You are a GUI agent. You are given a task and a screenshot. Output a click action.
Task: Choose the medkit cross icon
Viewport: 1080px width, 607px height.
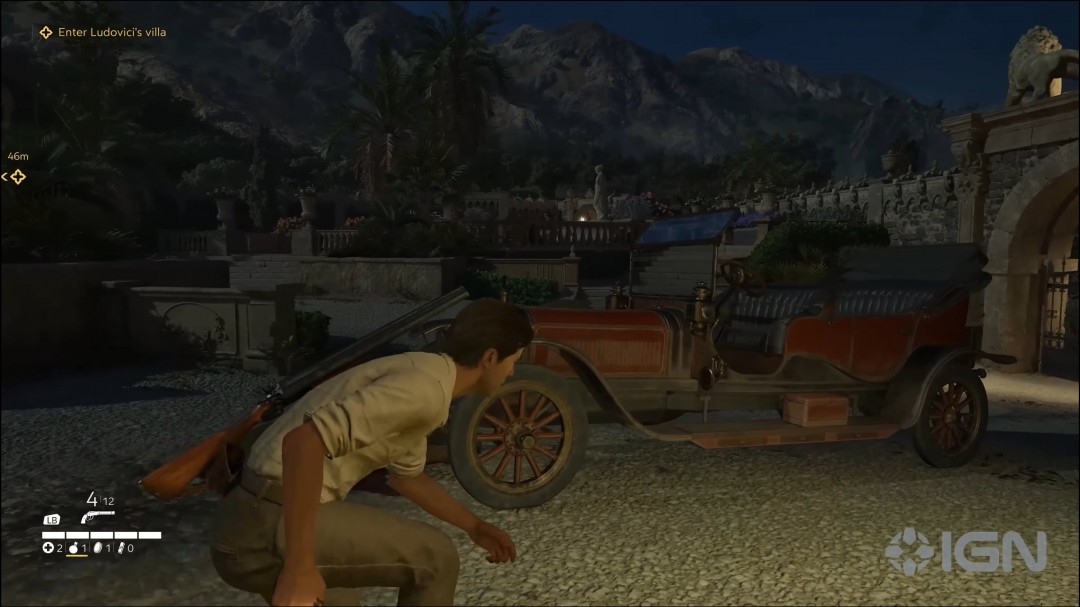[47, 548]
